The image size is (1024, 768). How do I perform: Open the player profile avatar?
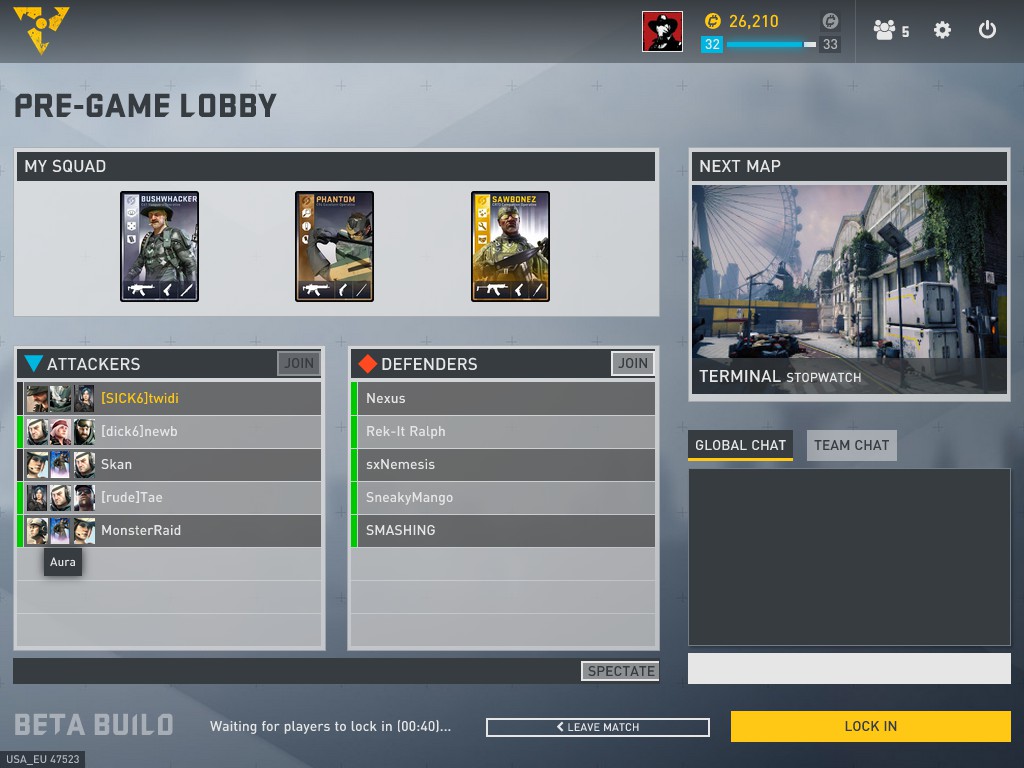(662, 32)
